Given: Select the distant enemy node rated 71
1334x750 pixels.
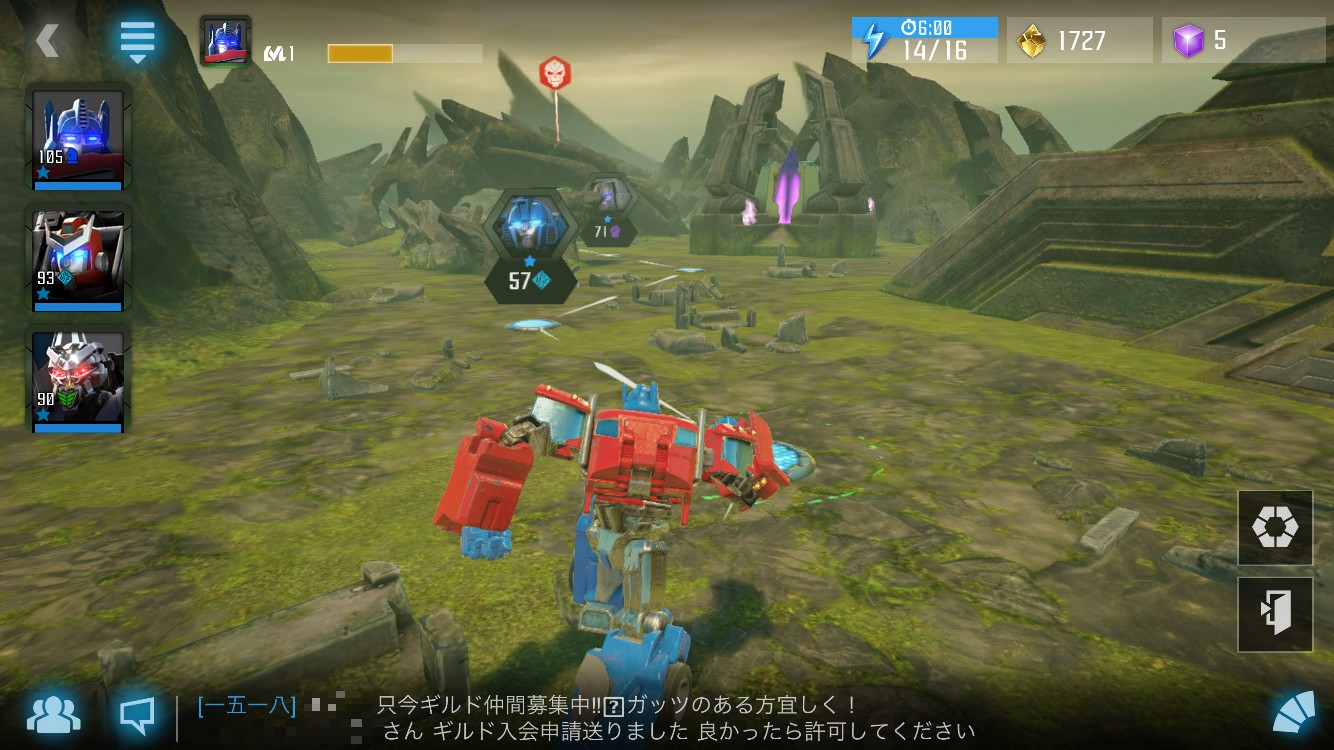Looking at the screenshot, I should pyautogui.click(x=607, y=211).
